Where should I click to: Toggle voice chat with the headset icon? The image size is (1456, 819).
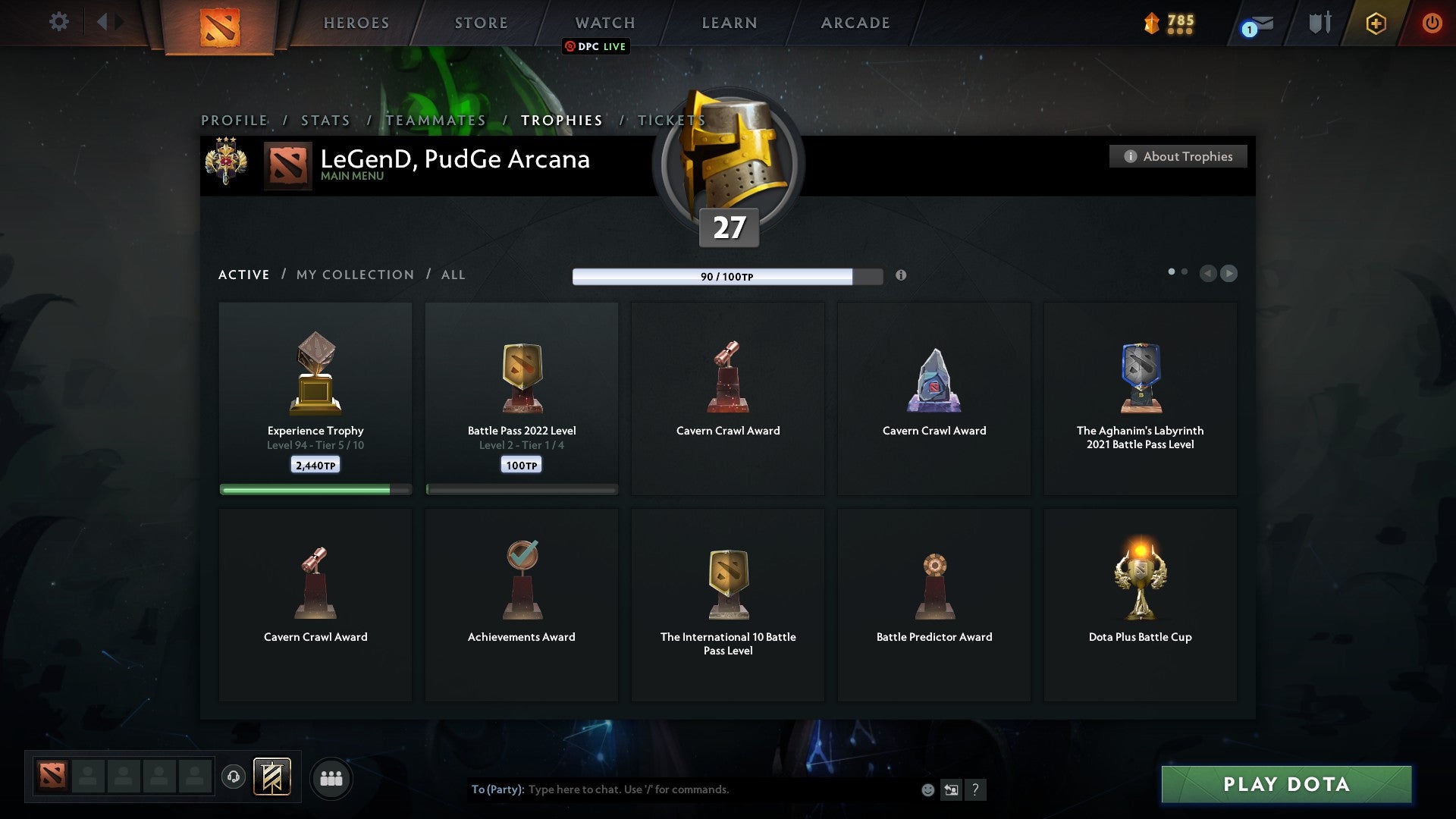point(234,778)
